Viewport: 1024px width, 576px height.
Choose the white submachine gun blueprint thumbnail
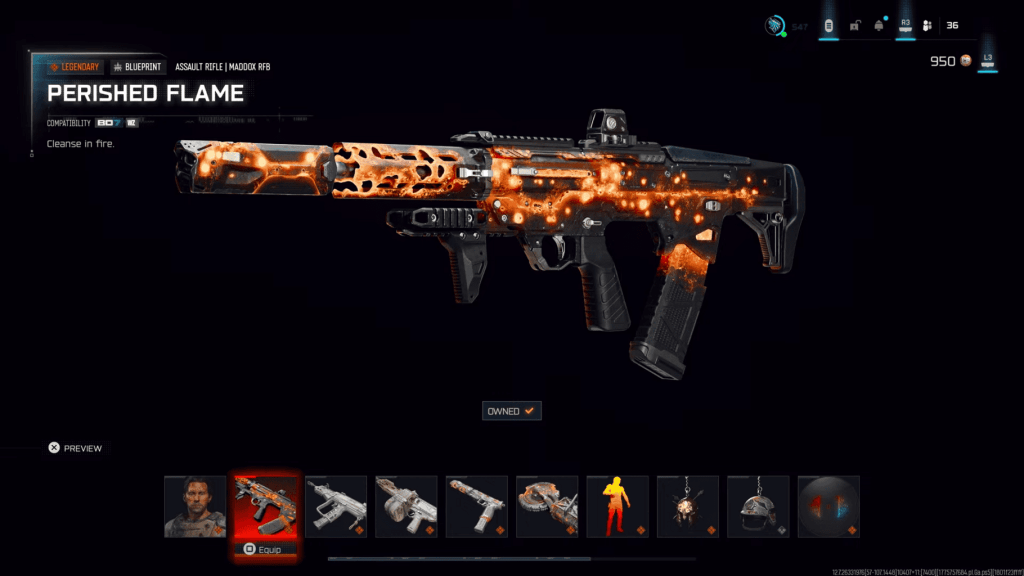[335, 506]
